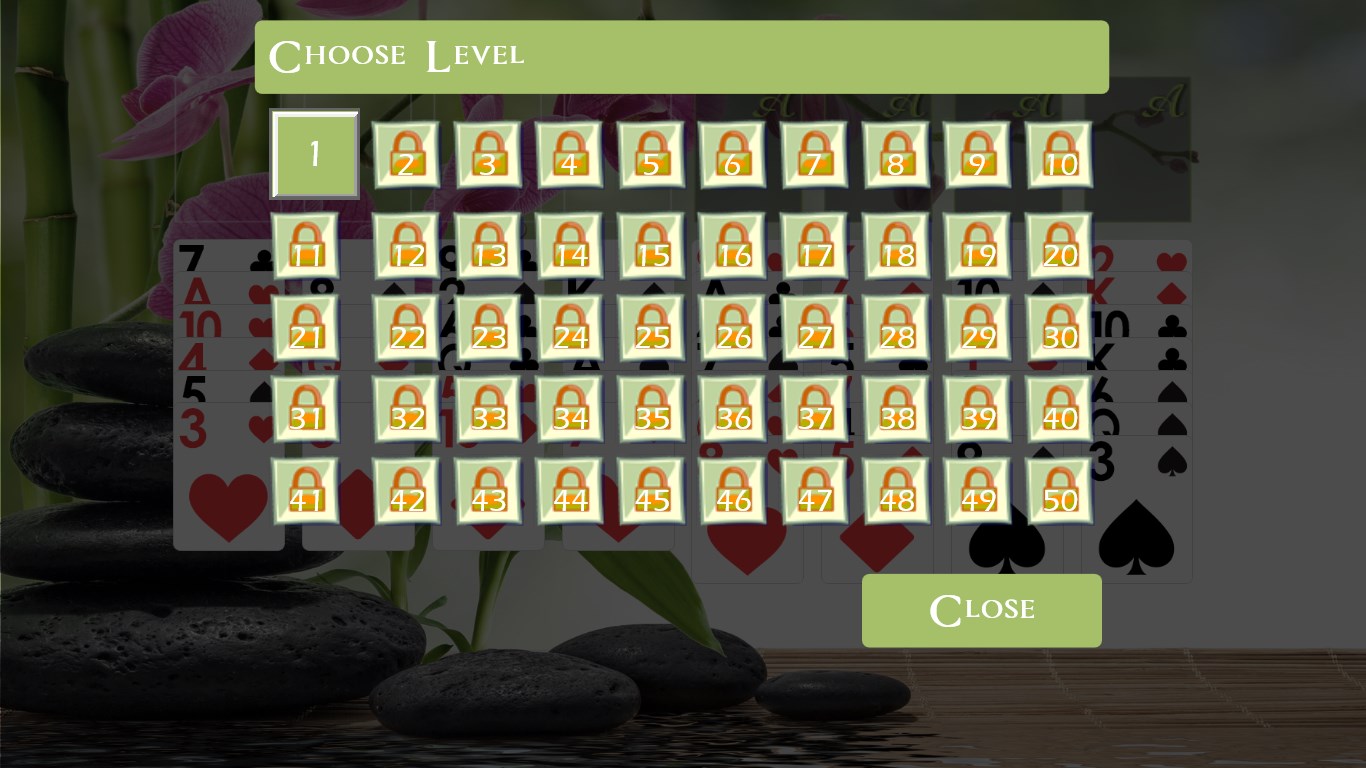Select the level 11 tile
1366x768 pixels.
coord(305,246)
